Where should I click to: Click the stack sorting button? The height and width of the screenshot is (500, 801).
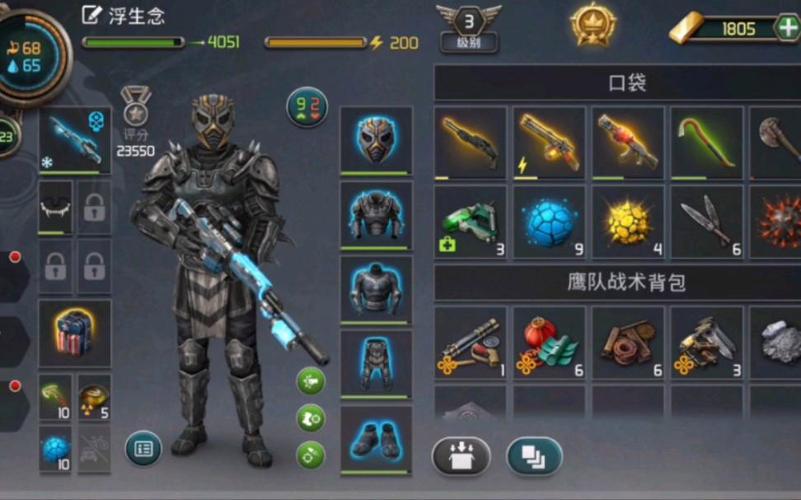tap(534, 456)
